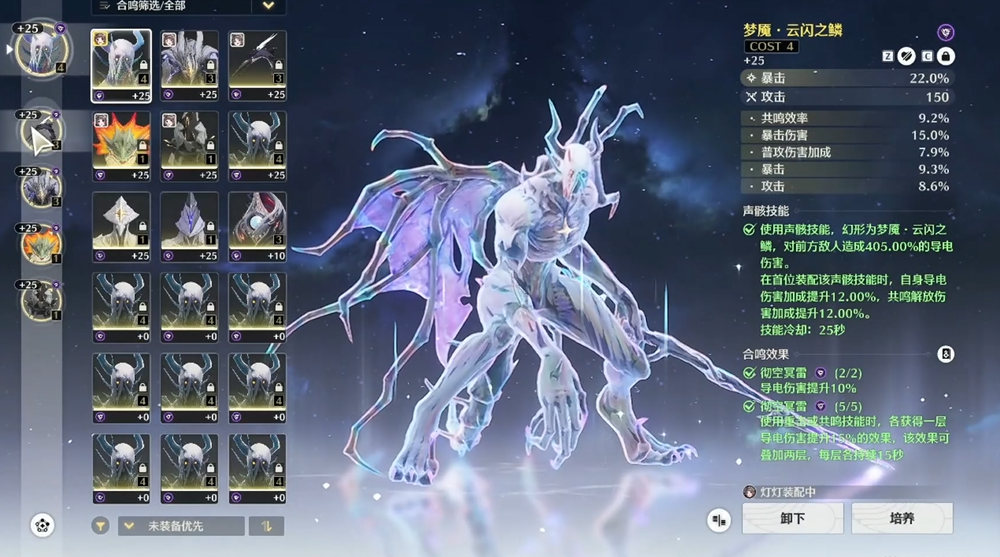Click the purple sonata icon beside the echo name
The width and height of the screenshot is (1000, 557).
click(x=945, y=32)
